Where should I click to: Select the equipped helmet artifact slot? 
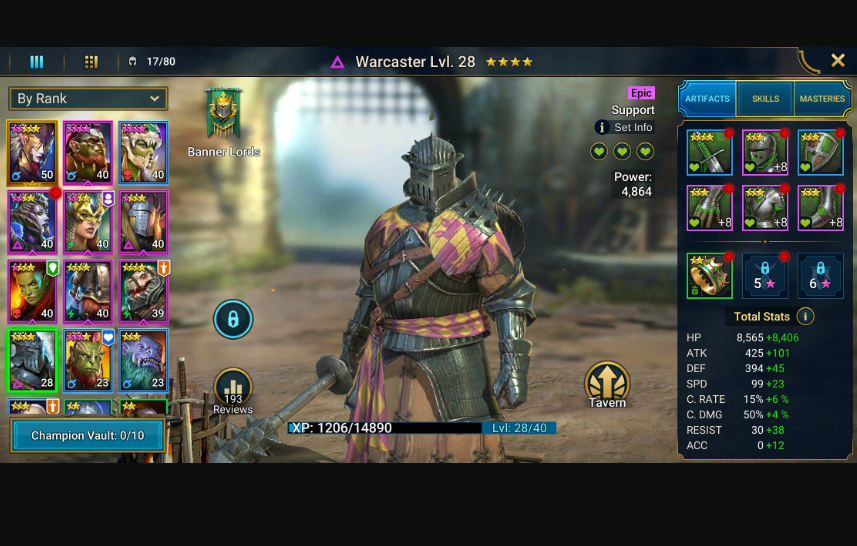765,153
